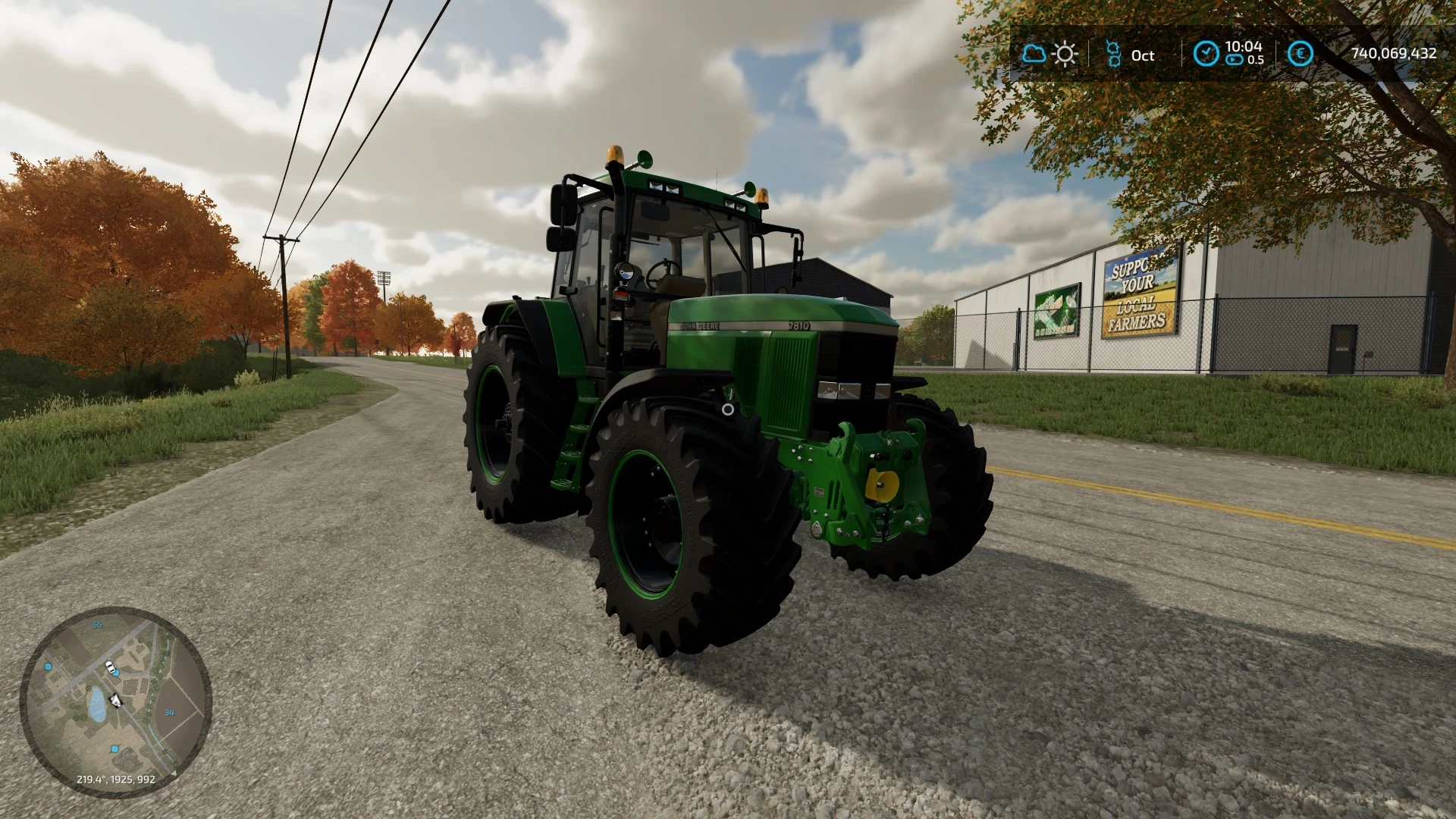Select the sun forecast icon in the HUD
Screen dimensions: 1456x819
1065,54
